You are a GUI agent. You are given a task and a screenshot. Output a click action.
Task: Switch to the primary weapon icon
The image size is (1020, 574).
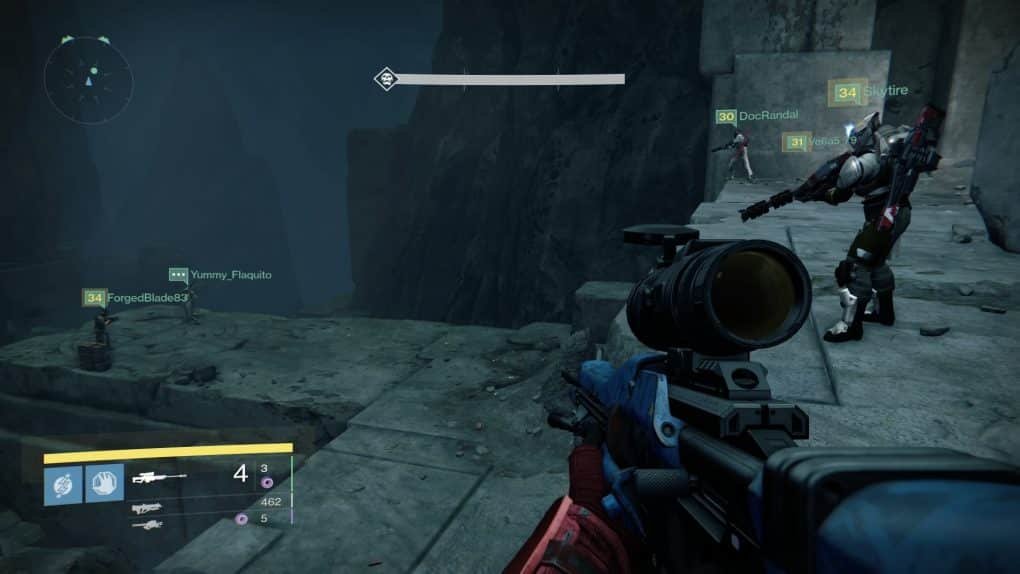point(147,507)
